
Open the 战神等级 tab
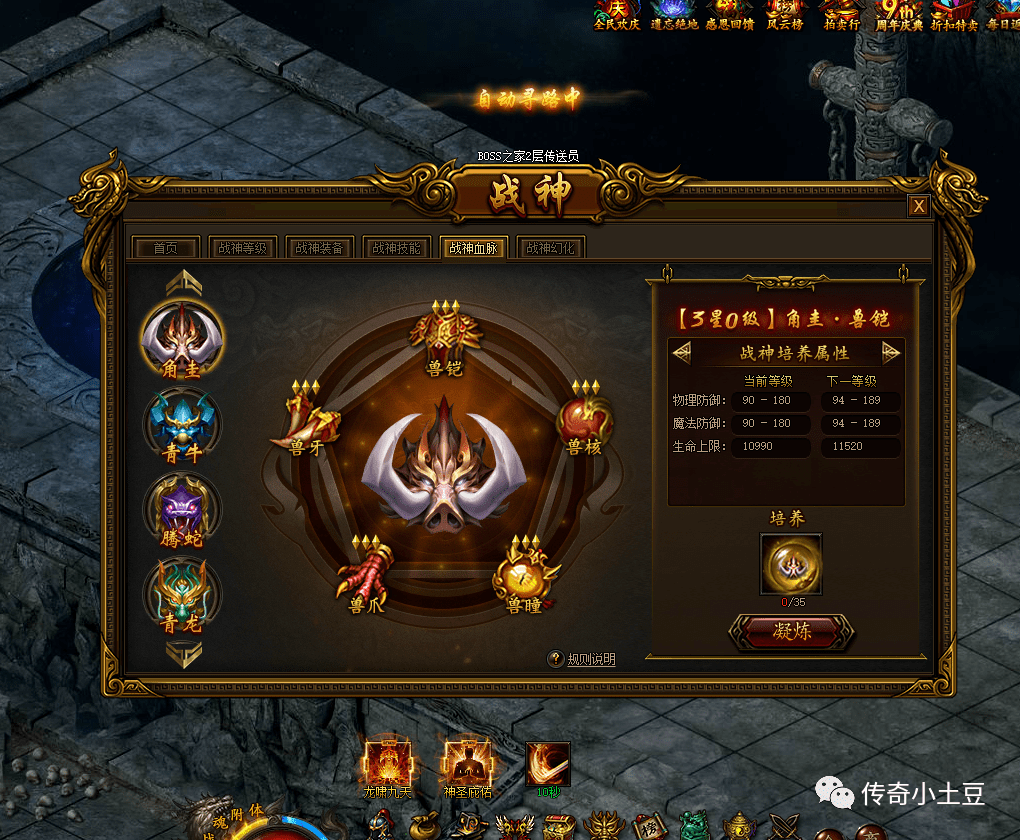tap(242, 248)
